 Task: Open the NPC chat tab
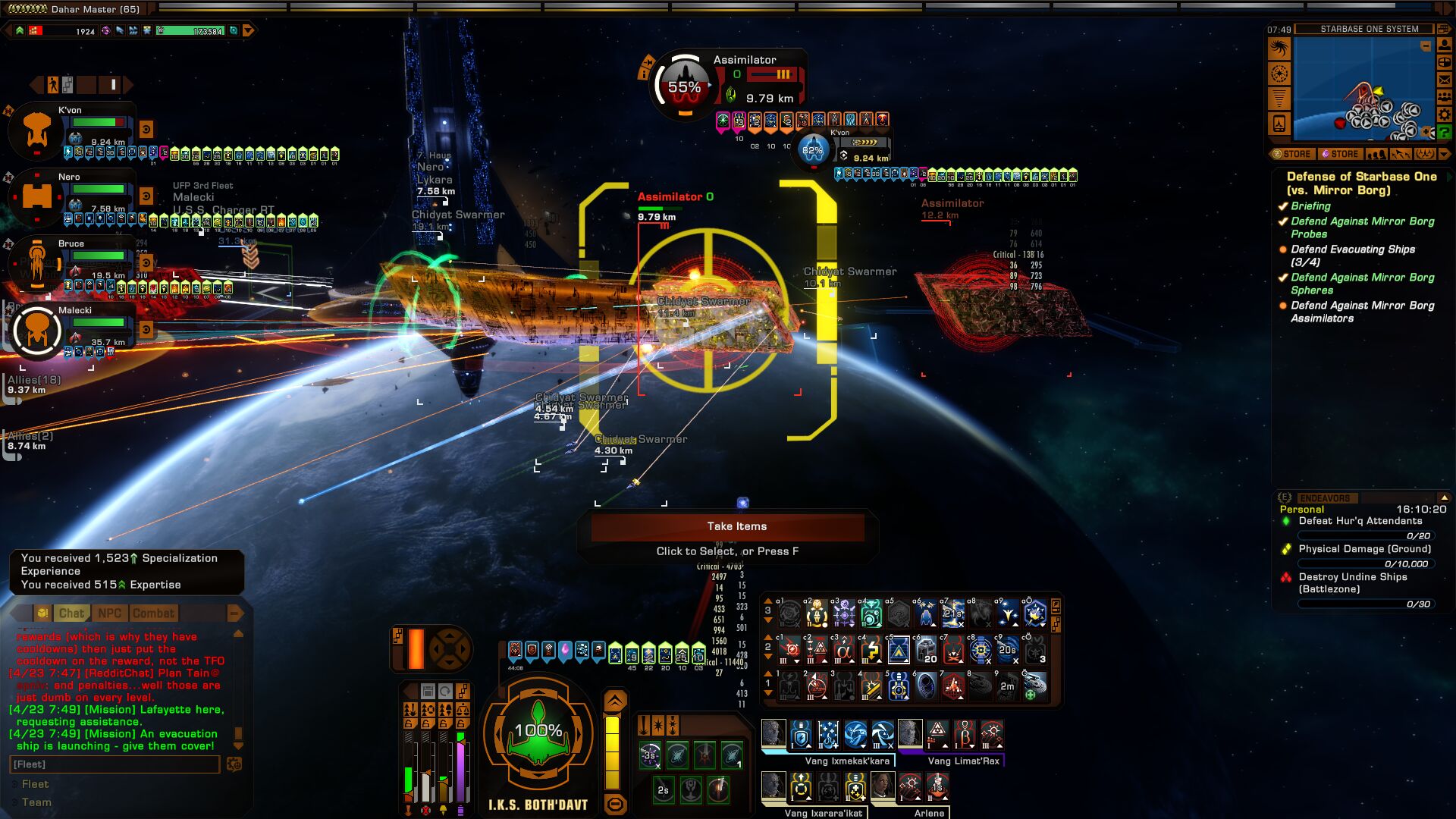pyautogui.click(x=109, y=613)
